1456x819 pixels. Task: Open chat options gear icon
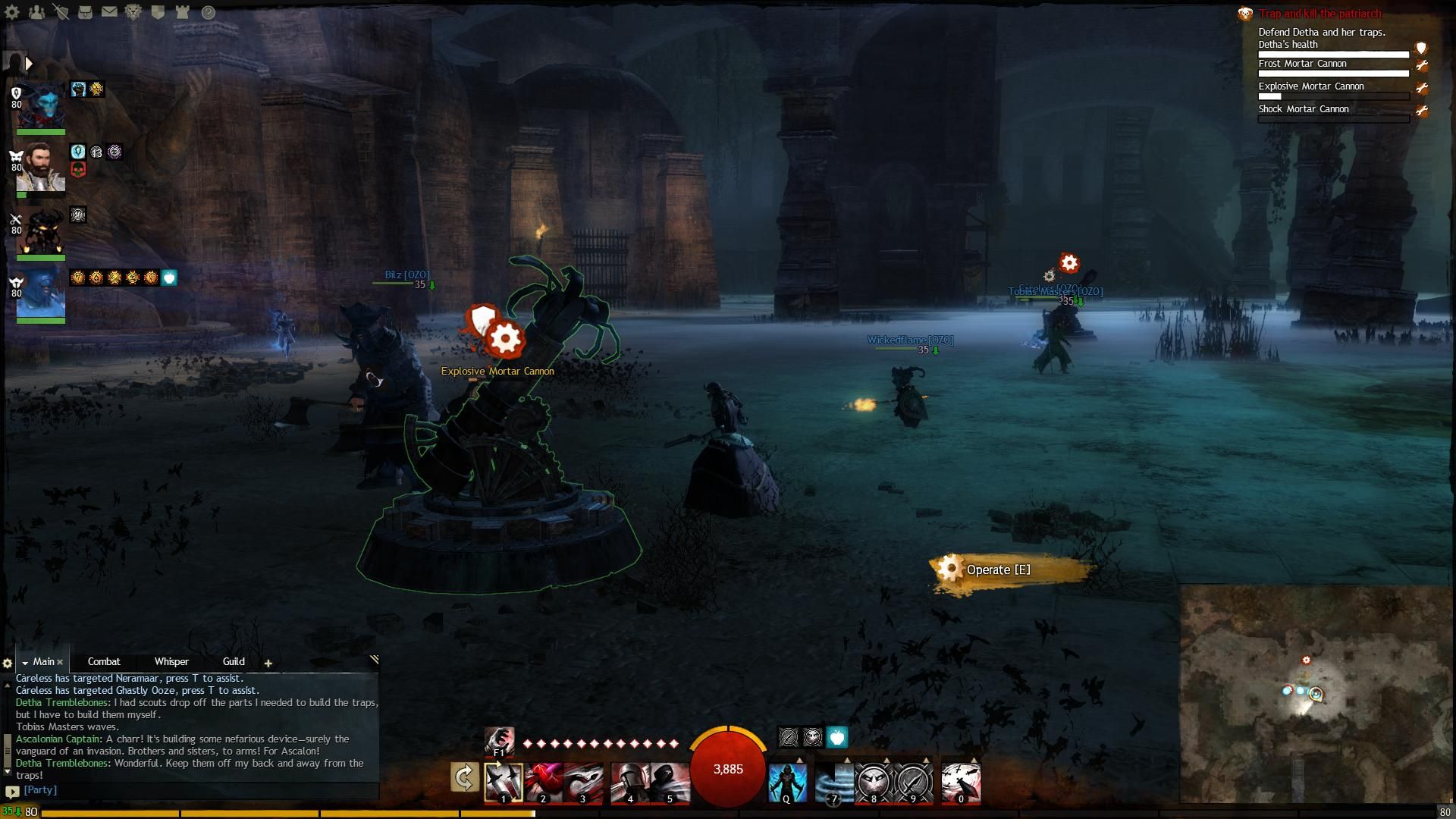click(8, 663)
